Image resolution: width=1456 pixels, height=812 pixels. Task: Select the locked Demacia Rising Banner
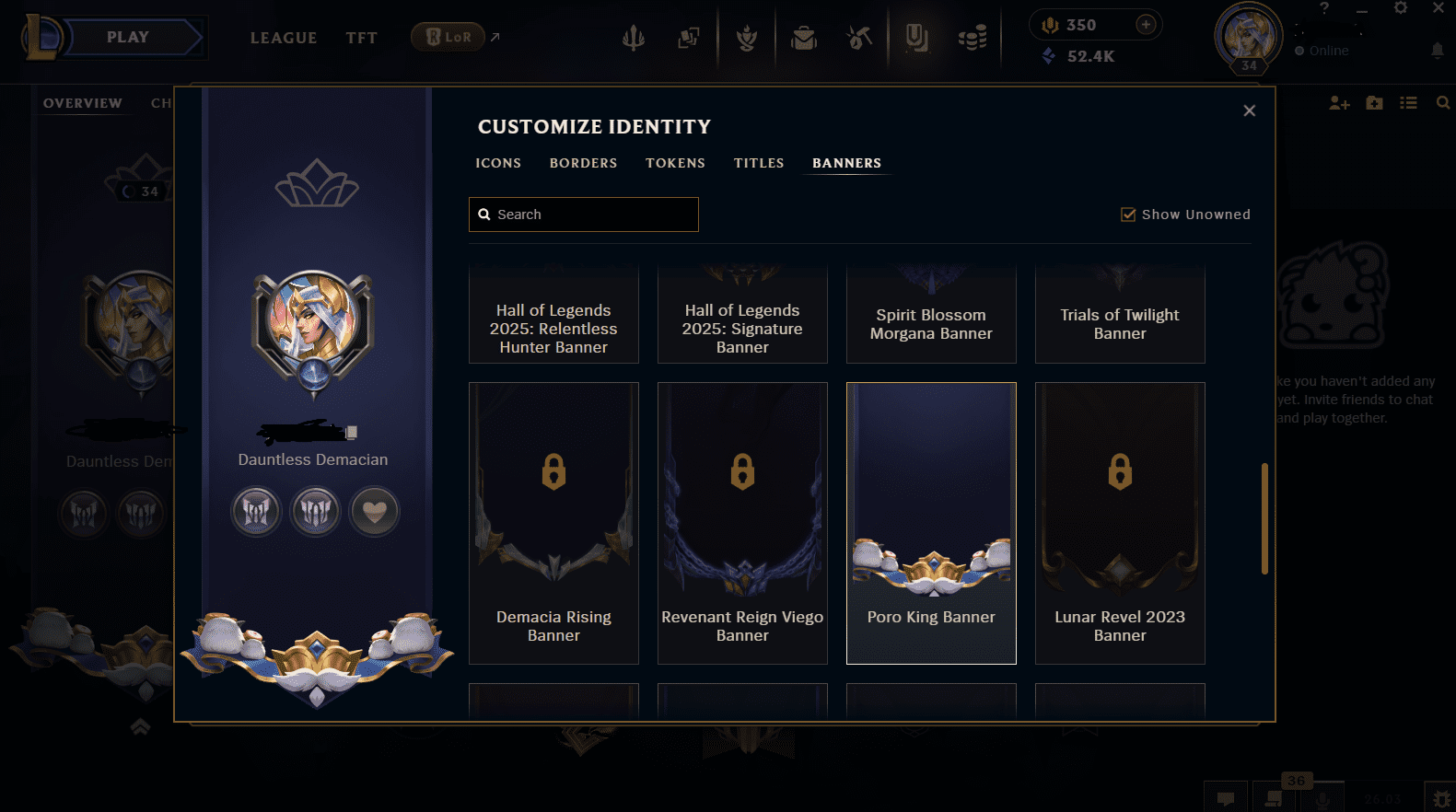tap(553, 522)
